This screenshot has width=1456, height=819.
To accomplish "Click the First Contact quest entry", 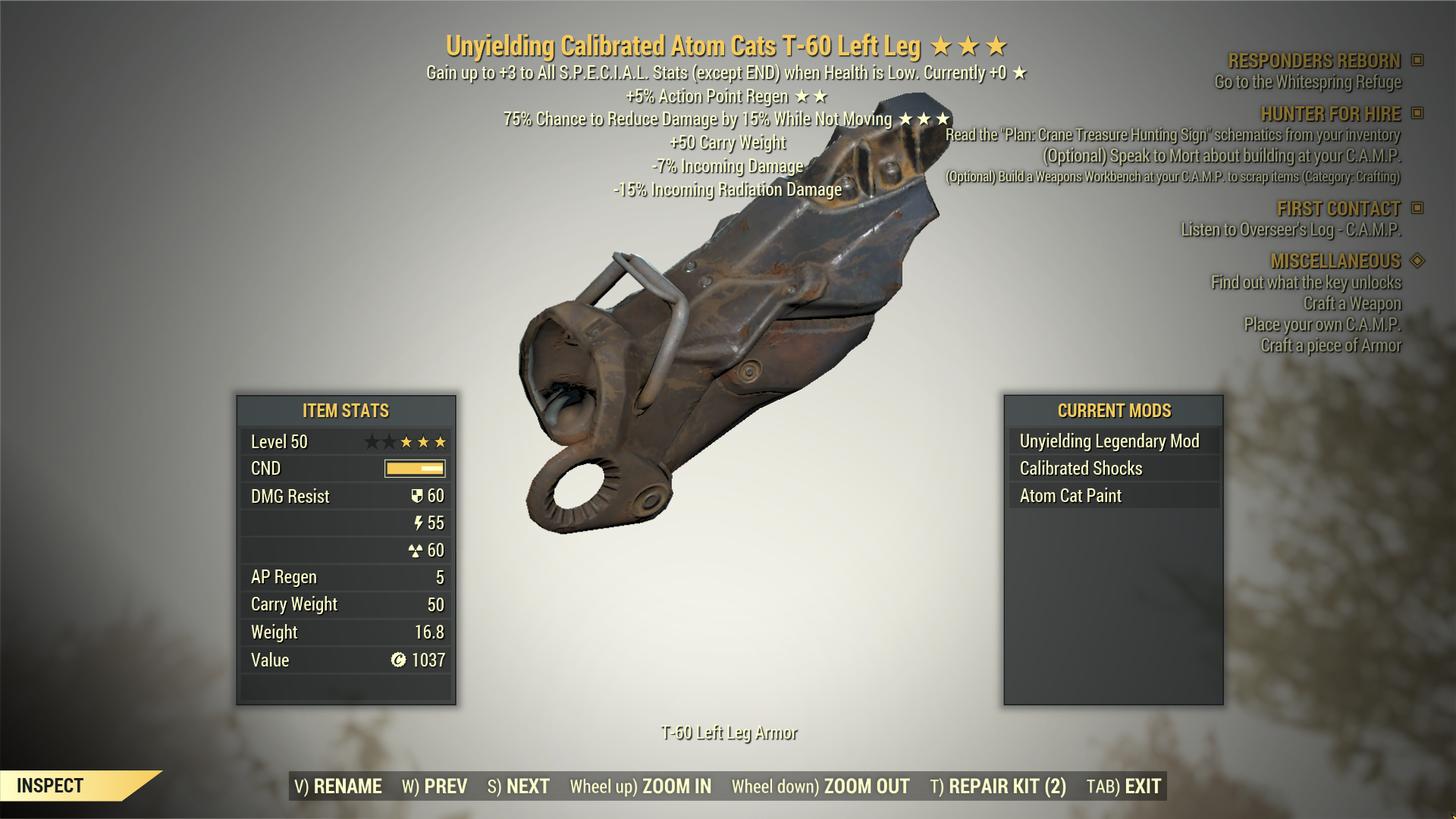I will [1338, 209].
